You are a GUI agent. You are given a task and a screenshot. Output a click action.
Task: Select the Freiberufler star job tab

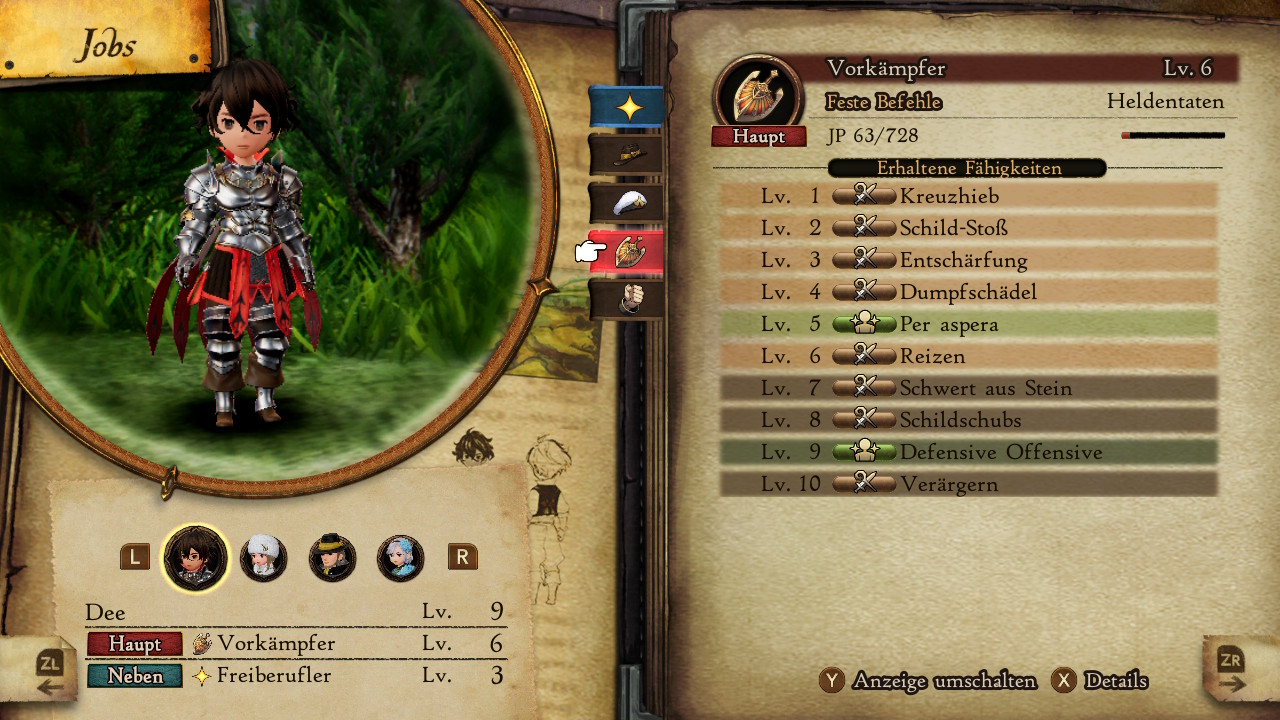tap(627, 107)
